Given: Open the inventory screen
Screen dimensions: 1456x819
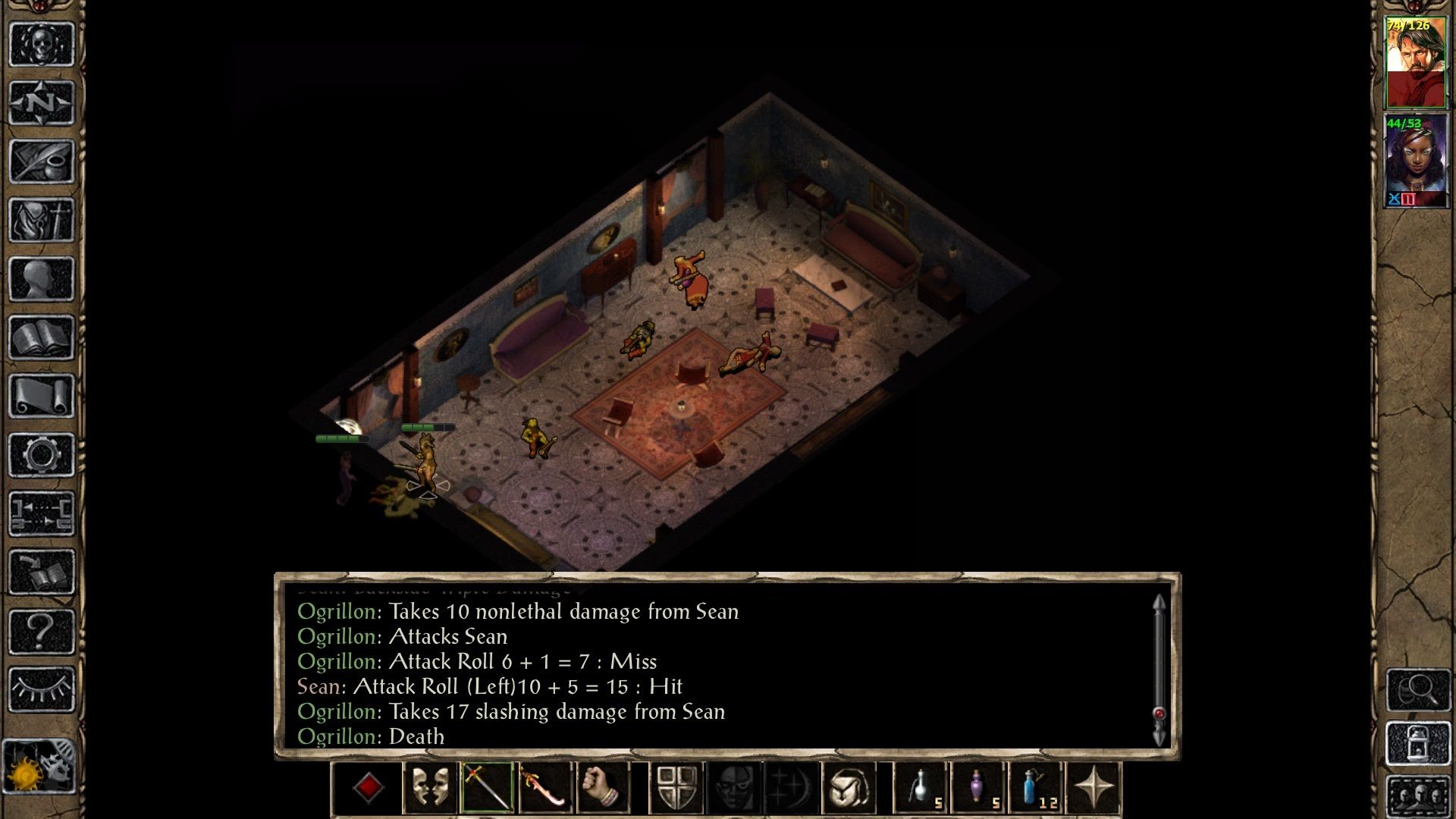Looking at the screenshot, I should [x=42, y=221].
